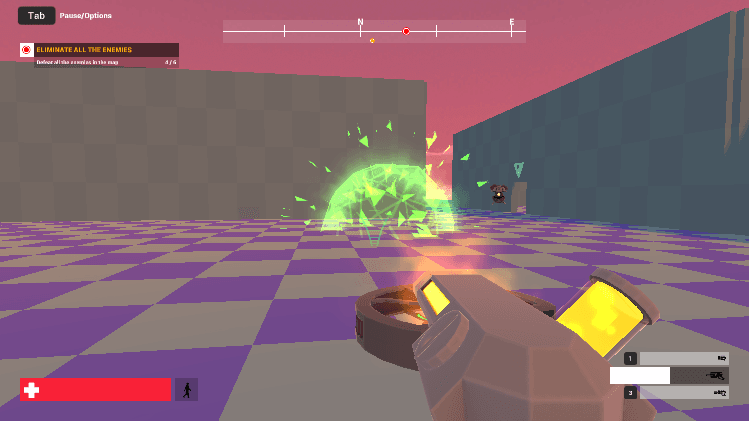This screenshot has height=421, width=749.
Task: Click the red enemy marker on compass
Action: click(406, 32)
